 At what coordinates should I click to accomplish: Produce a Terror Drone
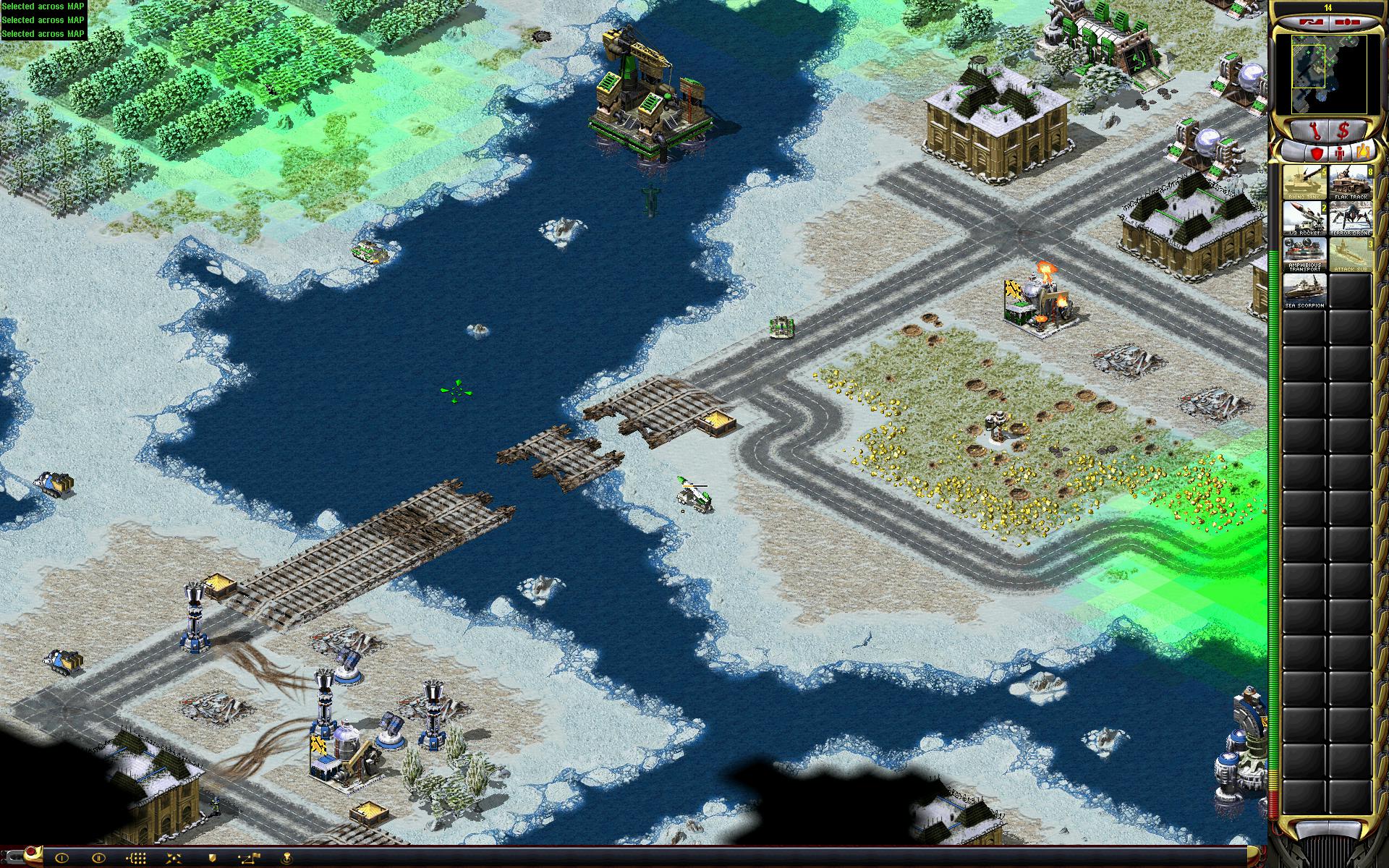point(1350,218)
